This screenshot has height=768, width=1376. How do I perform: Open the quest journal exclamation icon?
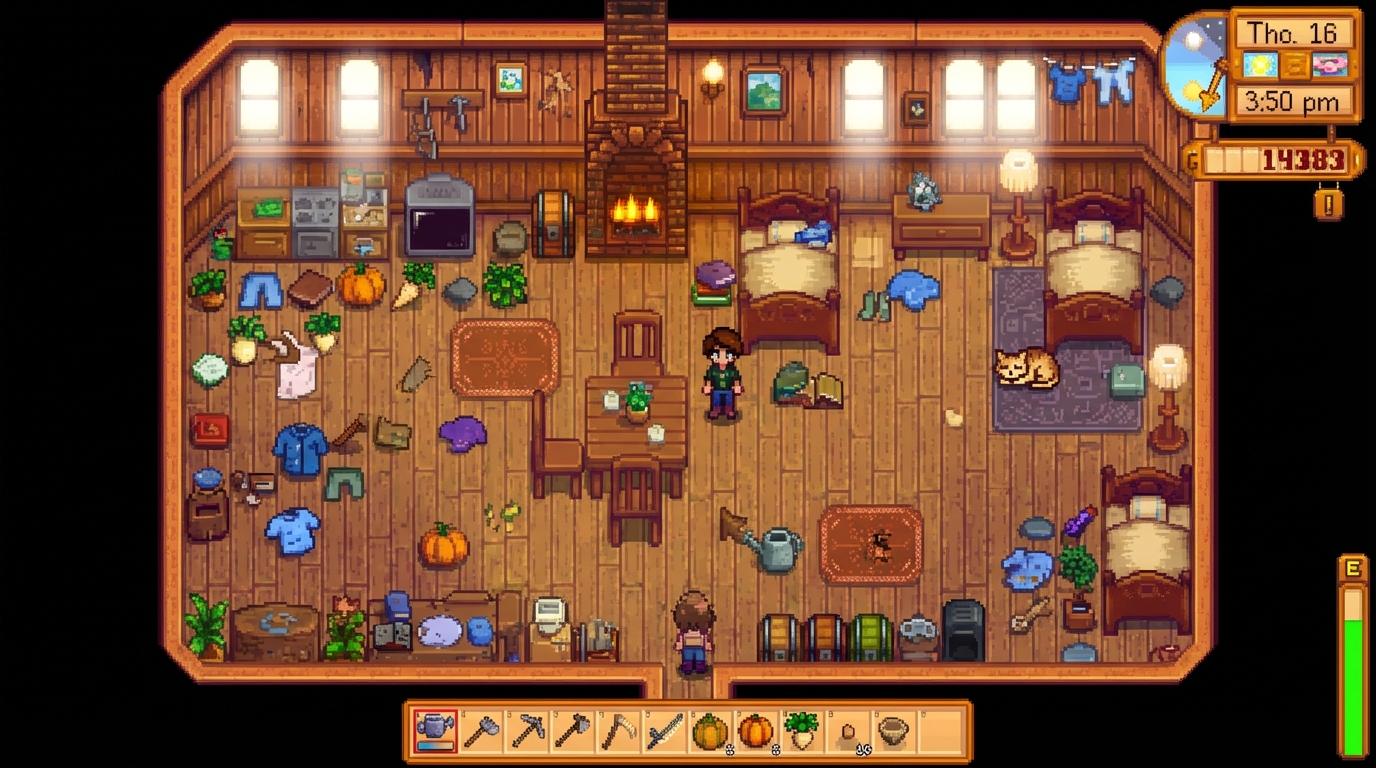pos(1328,203)
